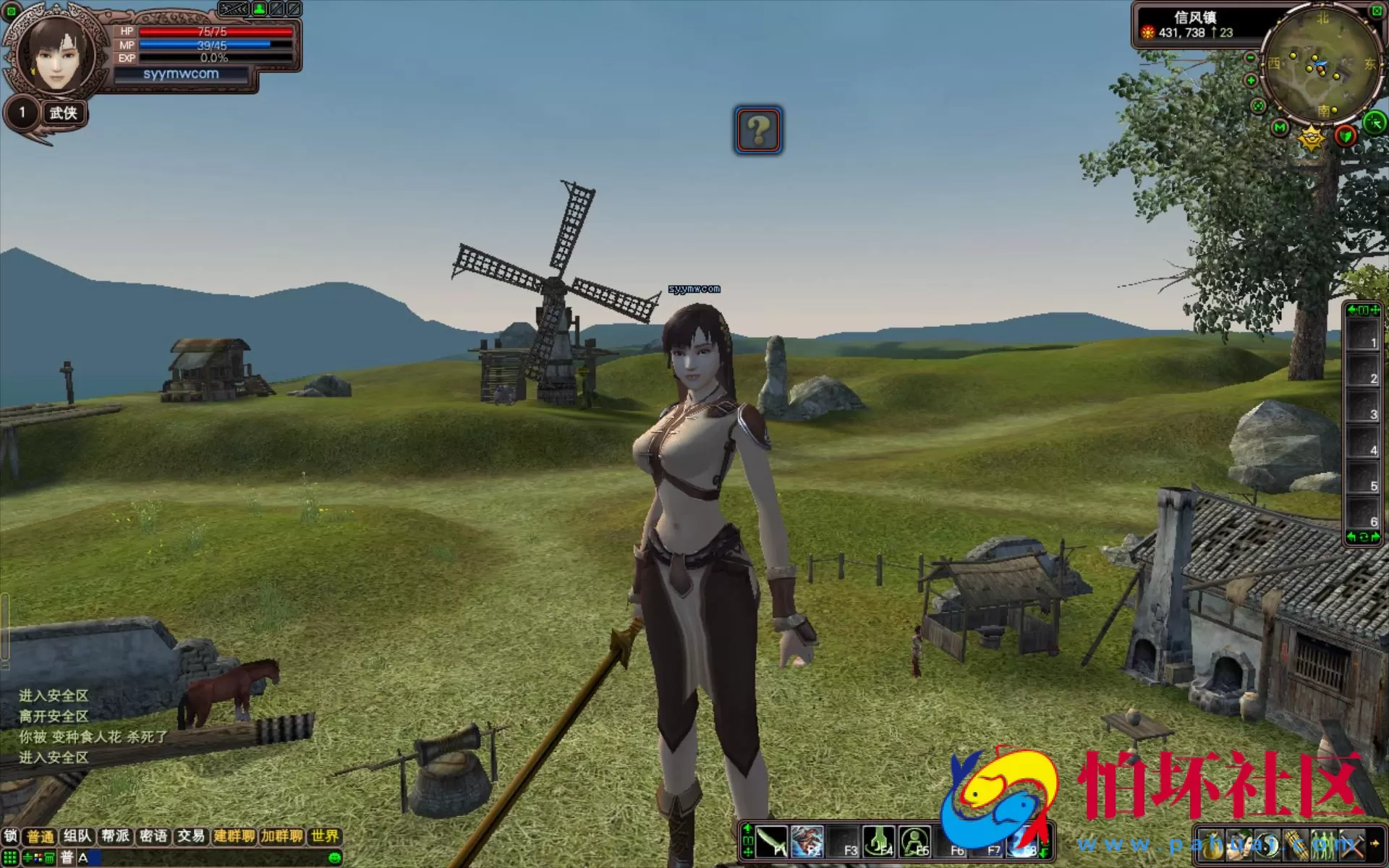Activate the F1 sword slash skill
The width and height of the screenshot is (1389, 868).
(x=771, y=842)
